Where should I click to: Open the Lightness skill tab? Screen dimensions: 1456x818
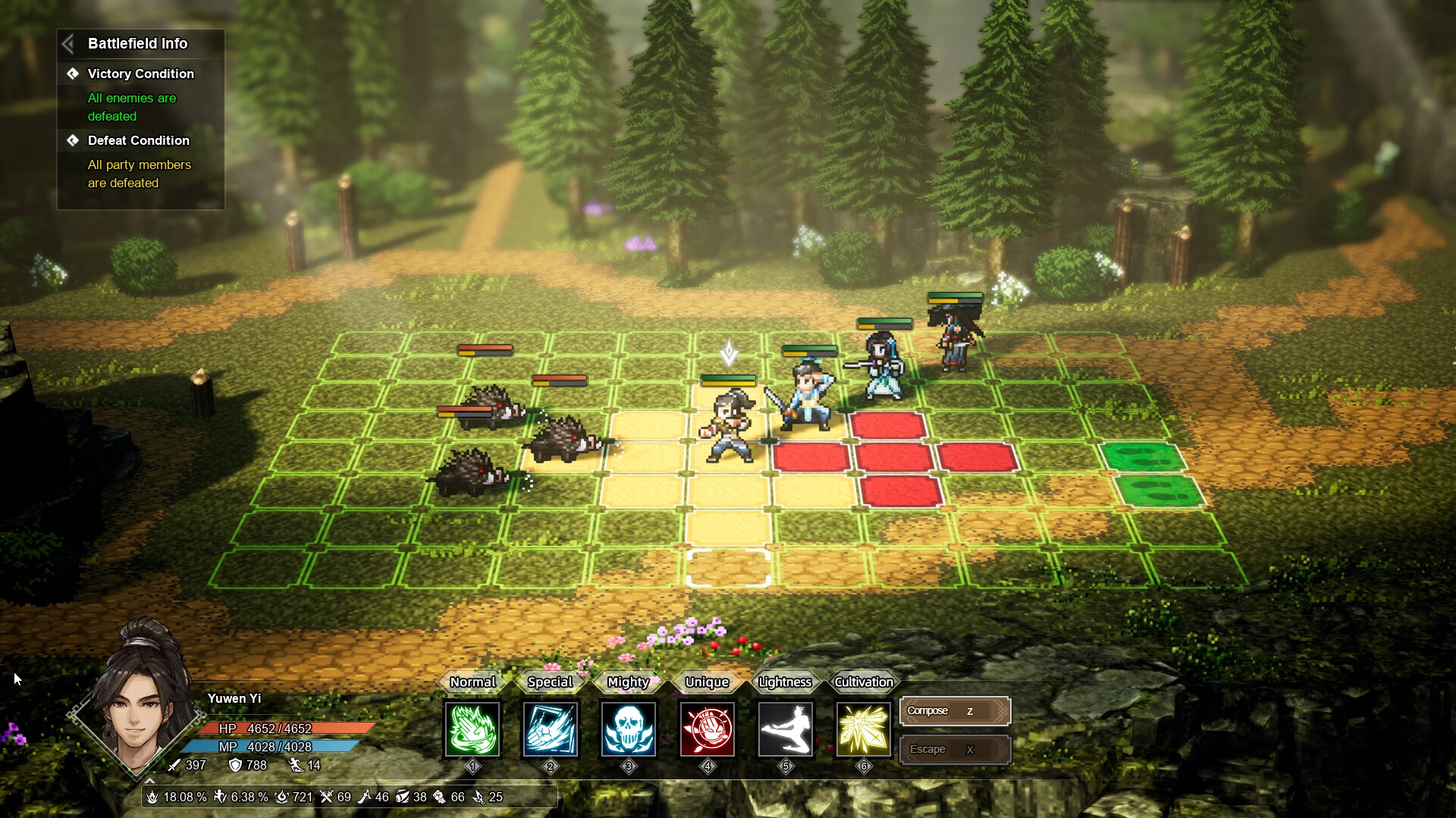pyautogui.click(x=785, y=682)
